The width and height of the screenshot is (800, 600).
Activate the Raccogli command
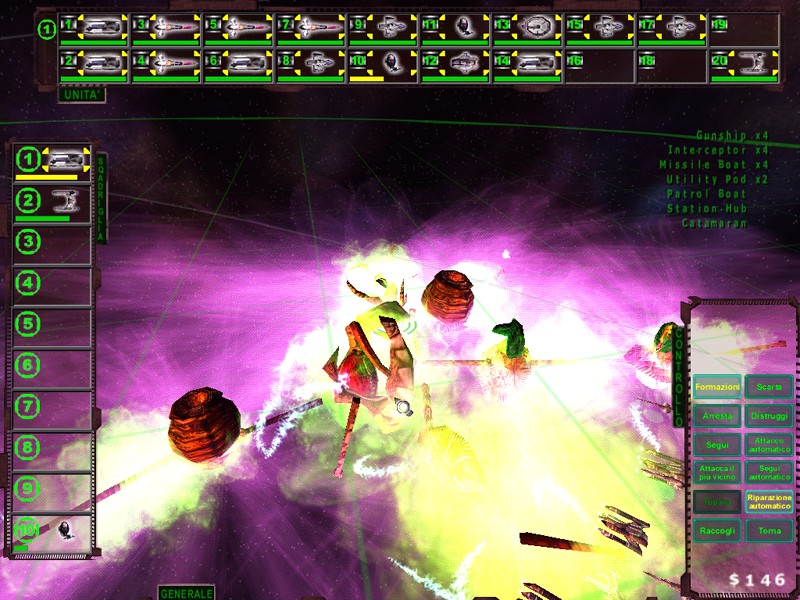[x=717, y=530]
